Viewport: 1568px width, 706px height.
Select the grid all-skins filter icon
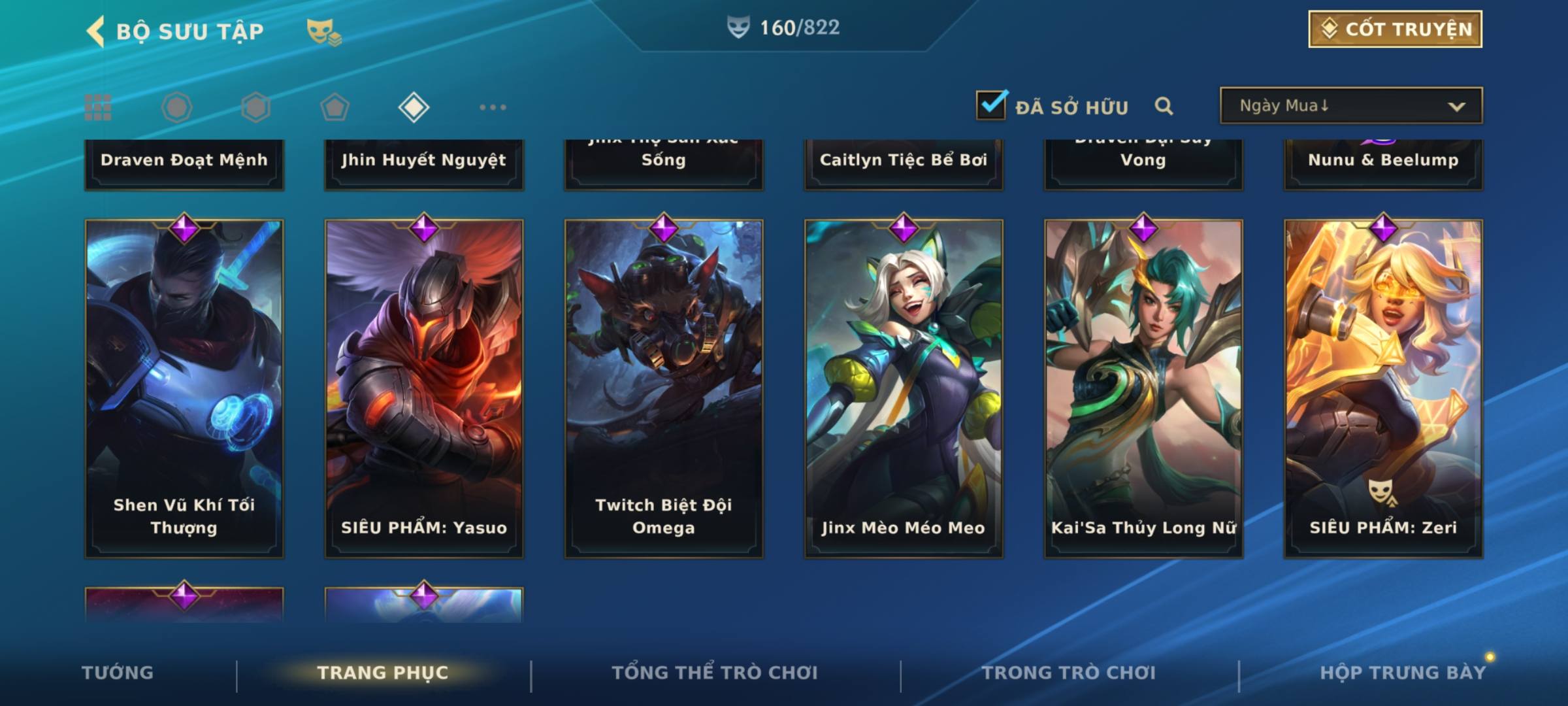point(98,107)
